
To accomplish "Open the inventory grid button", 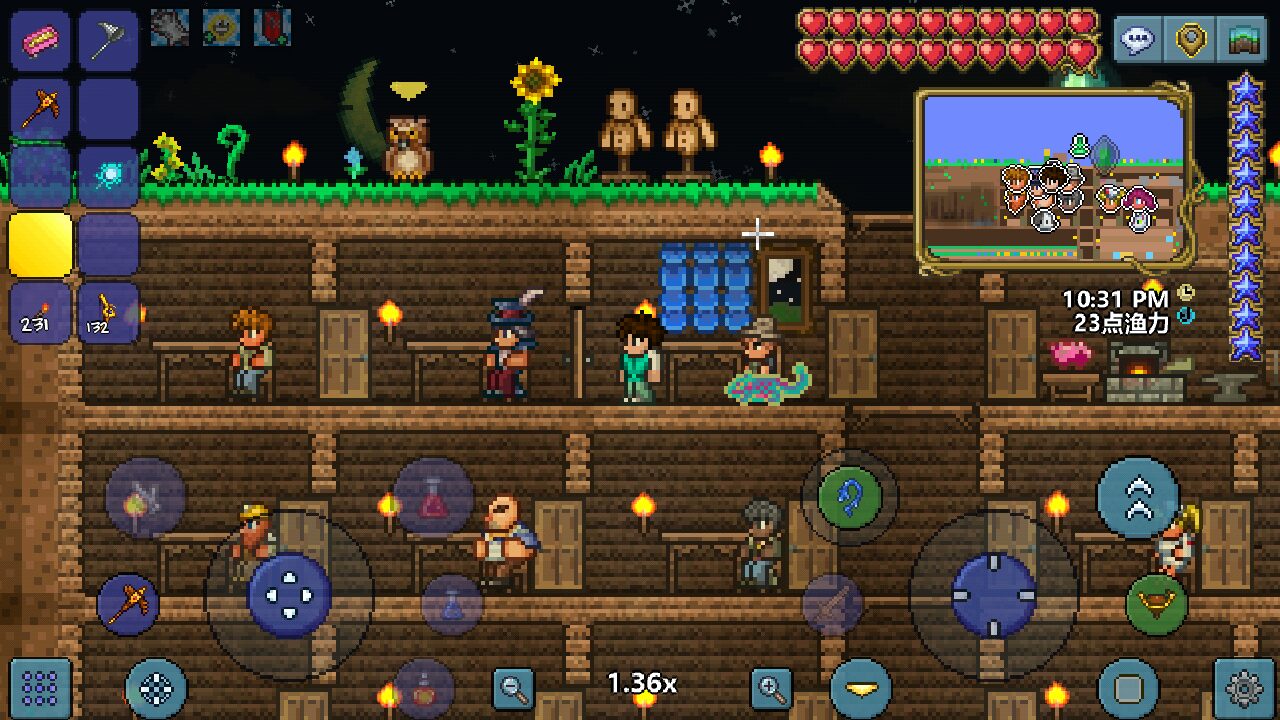I will (40, 688).
